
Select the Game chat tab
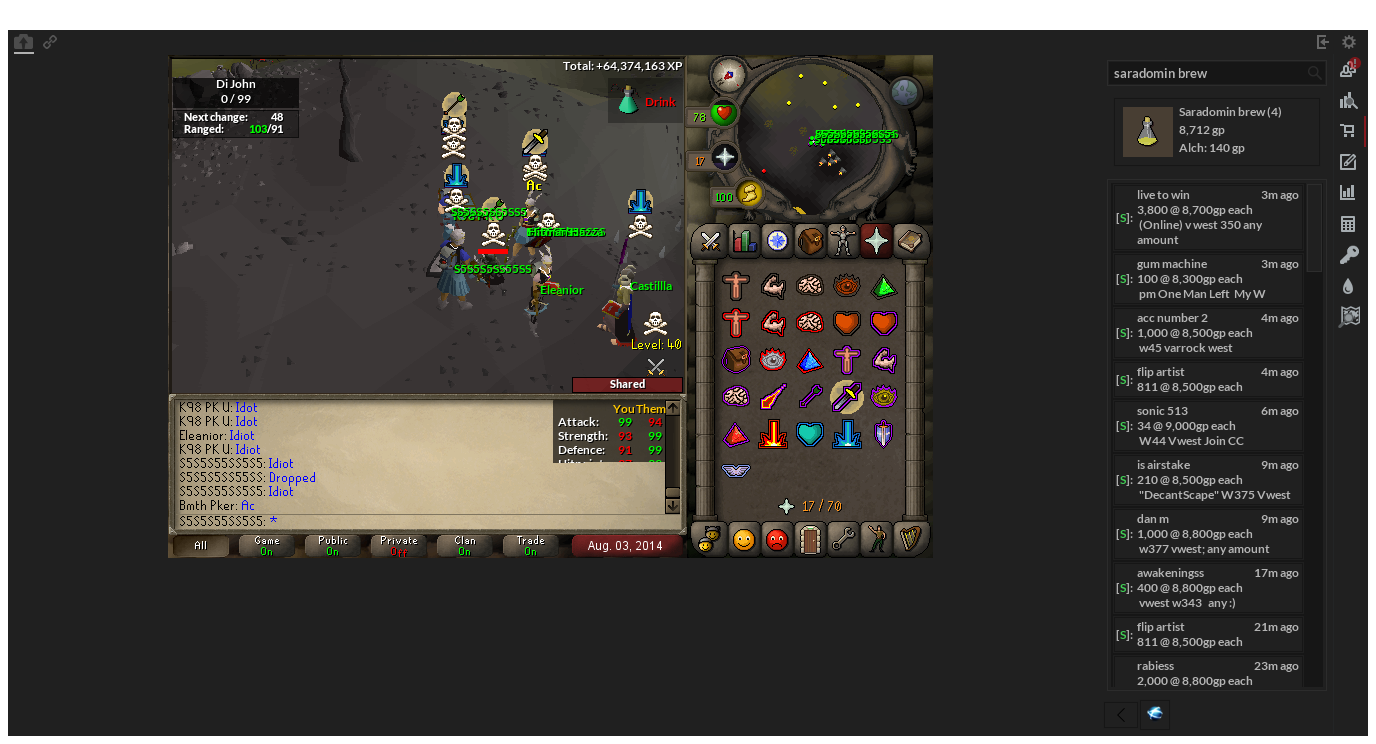coord(266,545)
